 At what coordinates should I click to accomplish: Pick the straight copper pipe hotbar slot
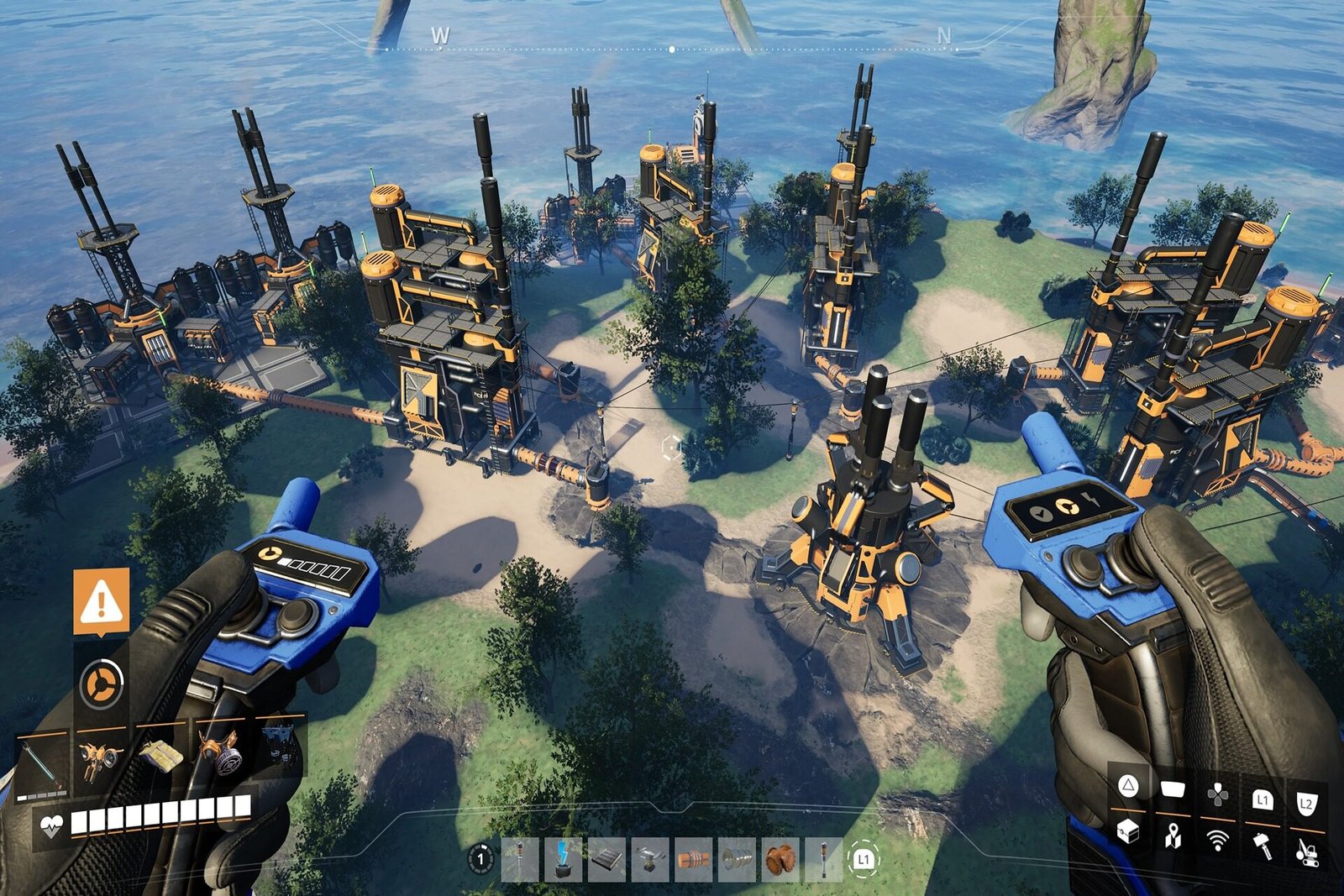[x=694, y=860]
